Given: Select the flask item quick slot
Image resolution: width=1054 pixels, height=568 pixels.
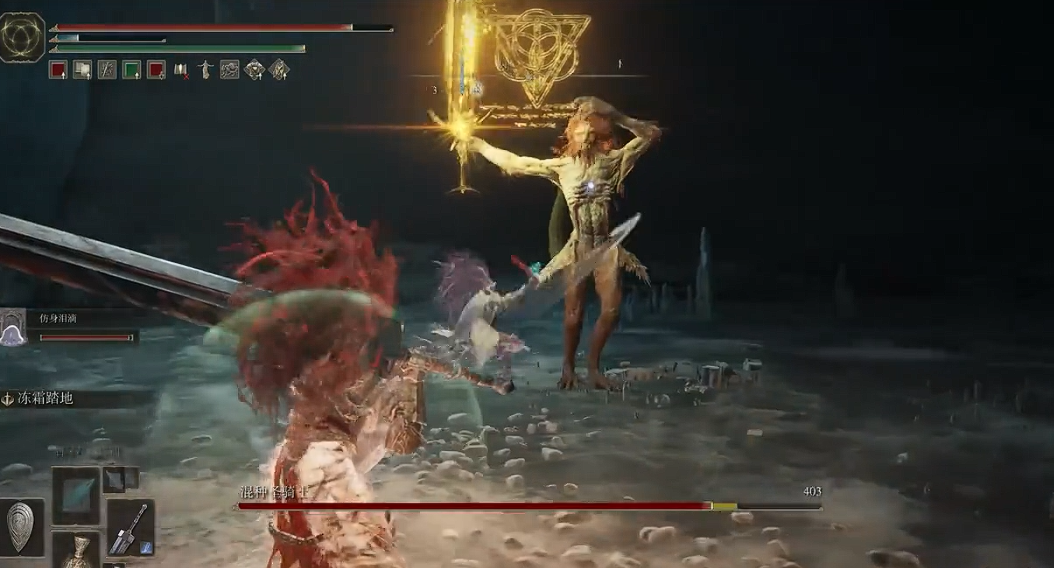Looking at the screenshot, I should coord(76,551).
